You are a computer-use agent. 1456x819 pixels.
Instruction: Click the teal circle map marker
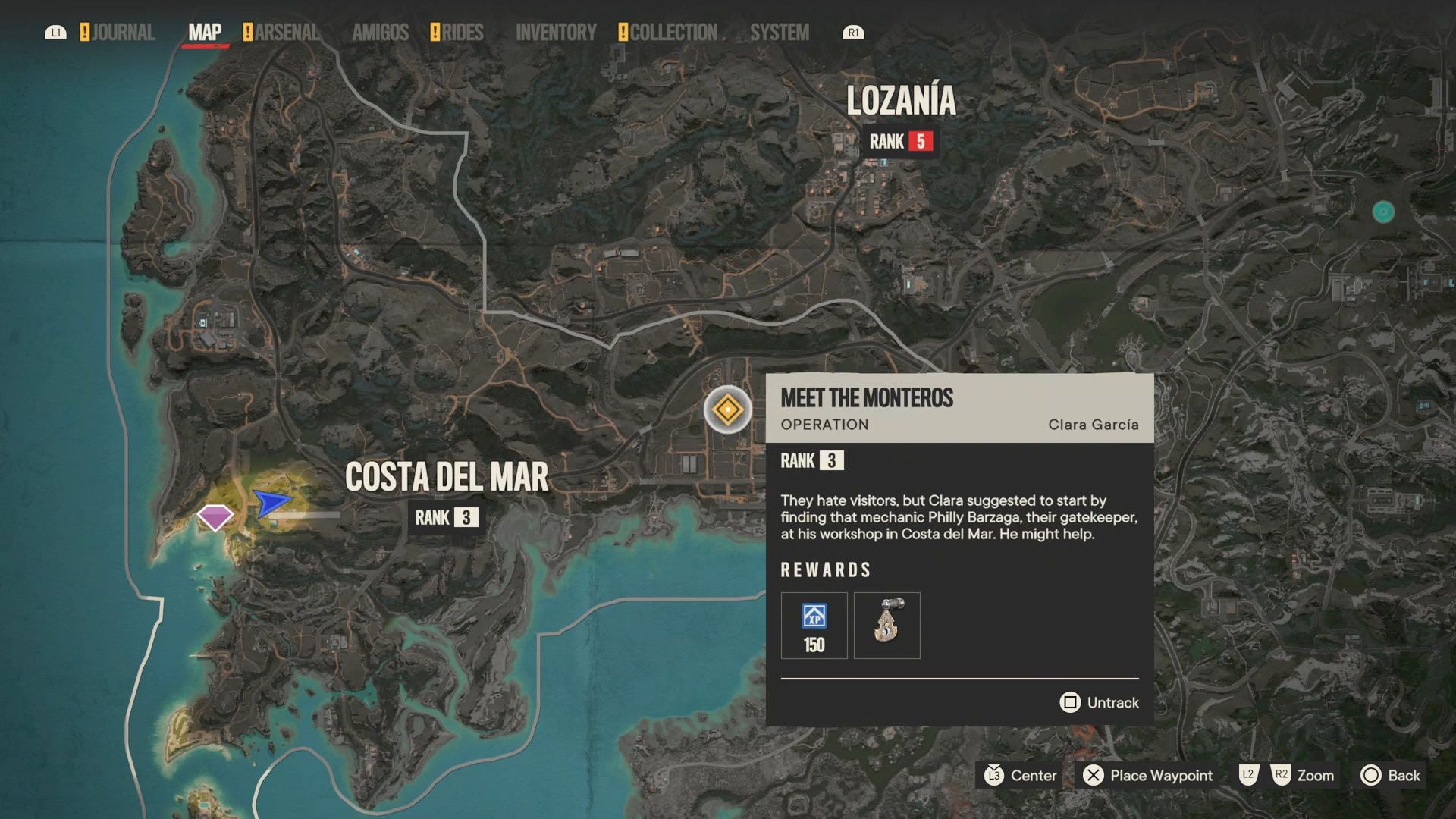pos(1383,212)
